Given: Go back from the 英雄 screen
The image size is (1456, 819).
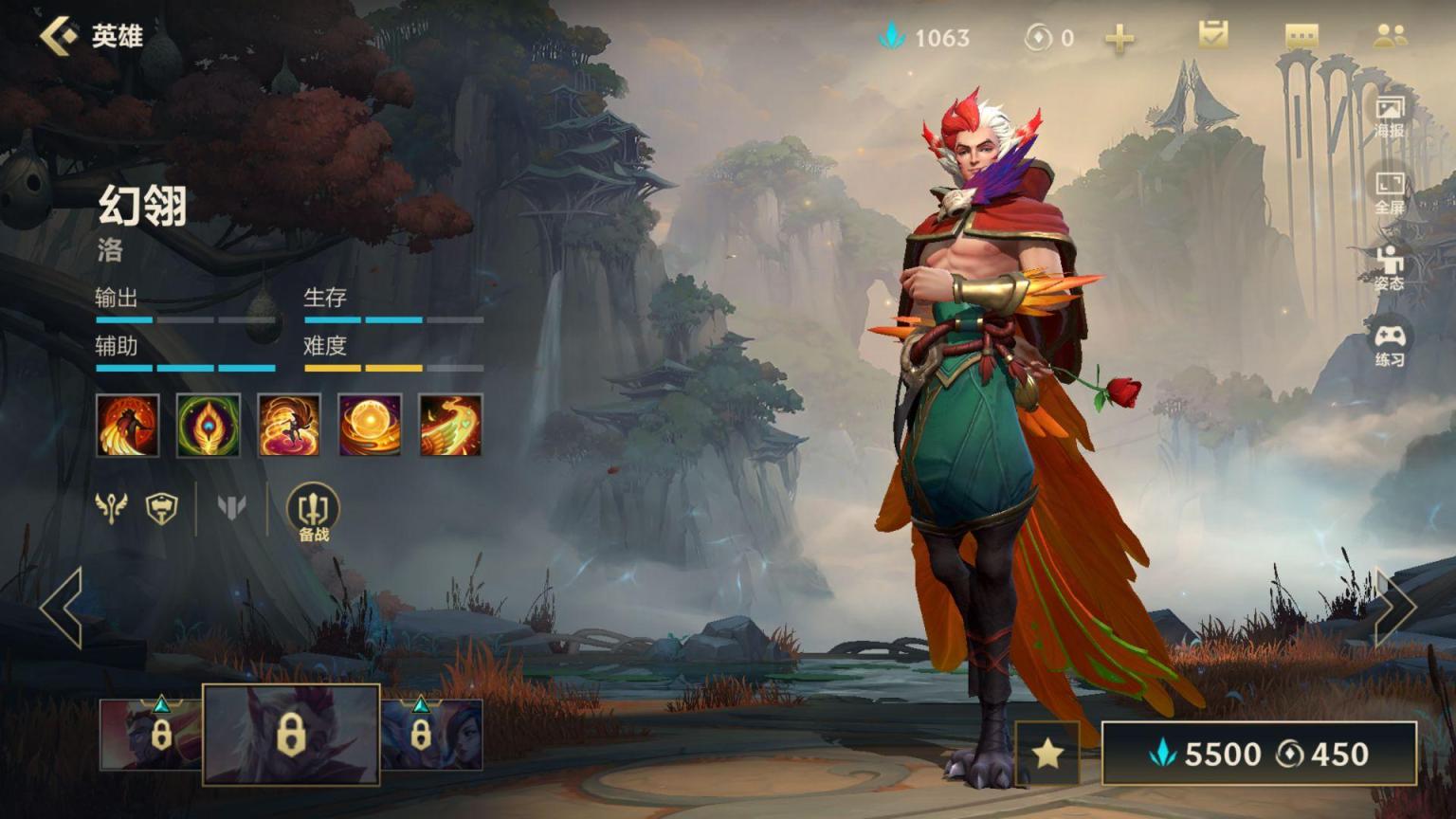Looking at the screenshot, I should click(x=59, y=36).
